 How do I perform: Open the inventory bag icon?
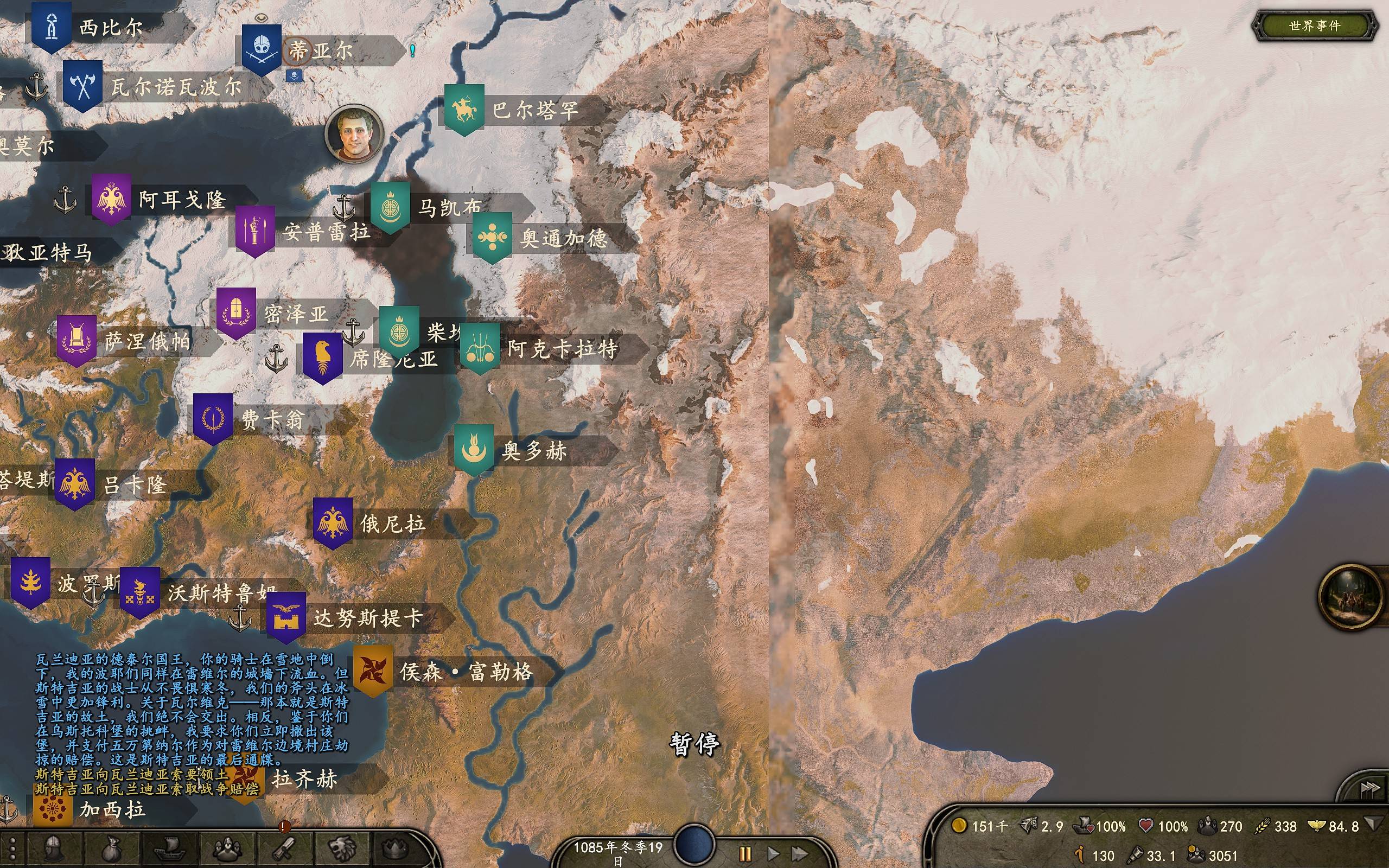click(x=111, y=848)
